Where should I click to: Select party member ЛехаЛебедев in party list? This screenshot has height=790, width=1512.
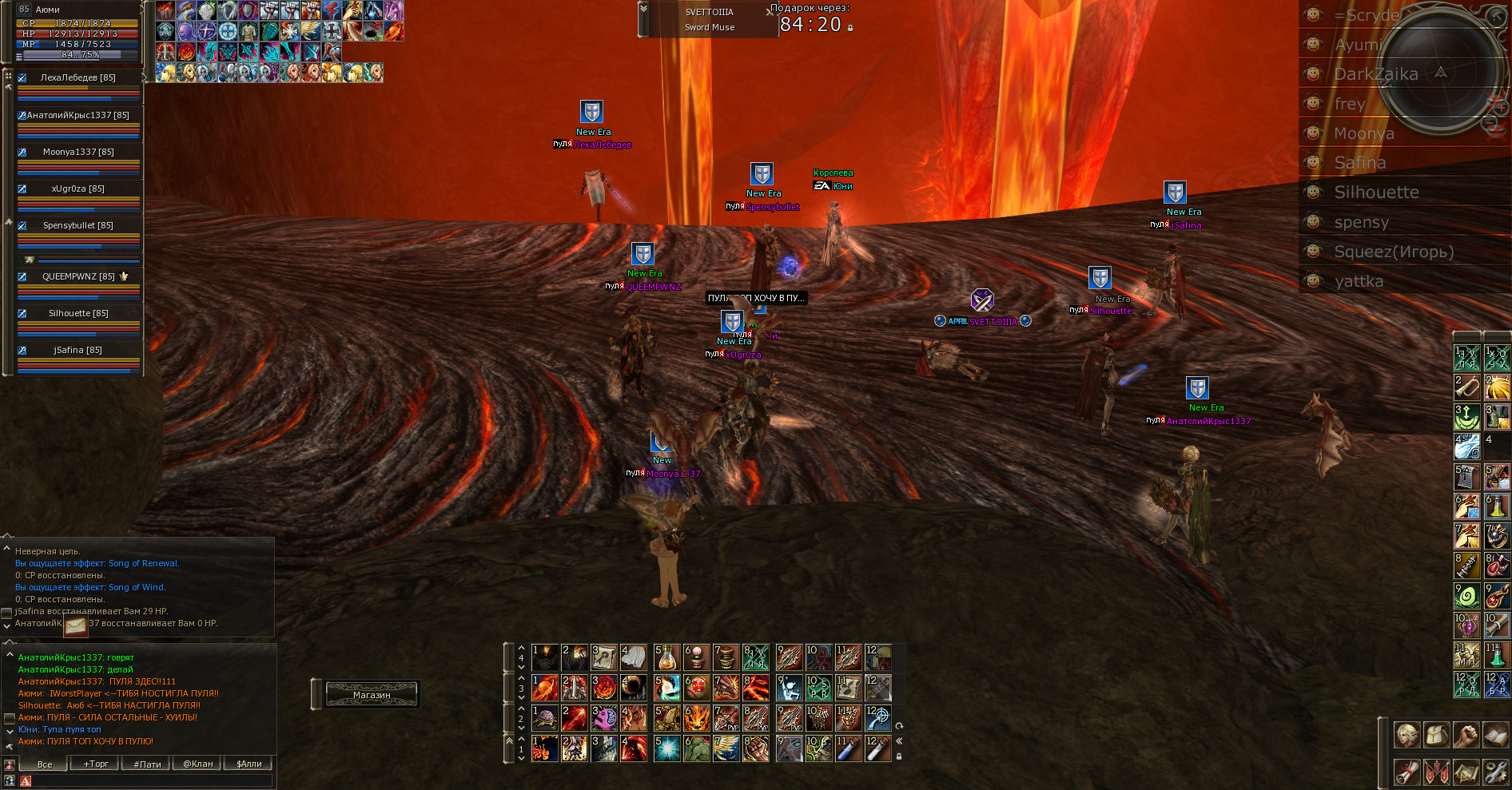[x=78, y=77]
